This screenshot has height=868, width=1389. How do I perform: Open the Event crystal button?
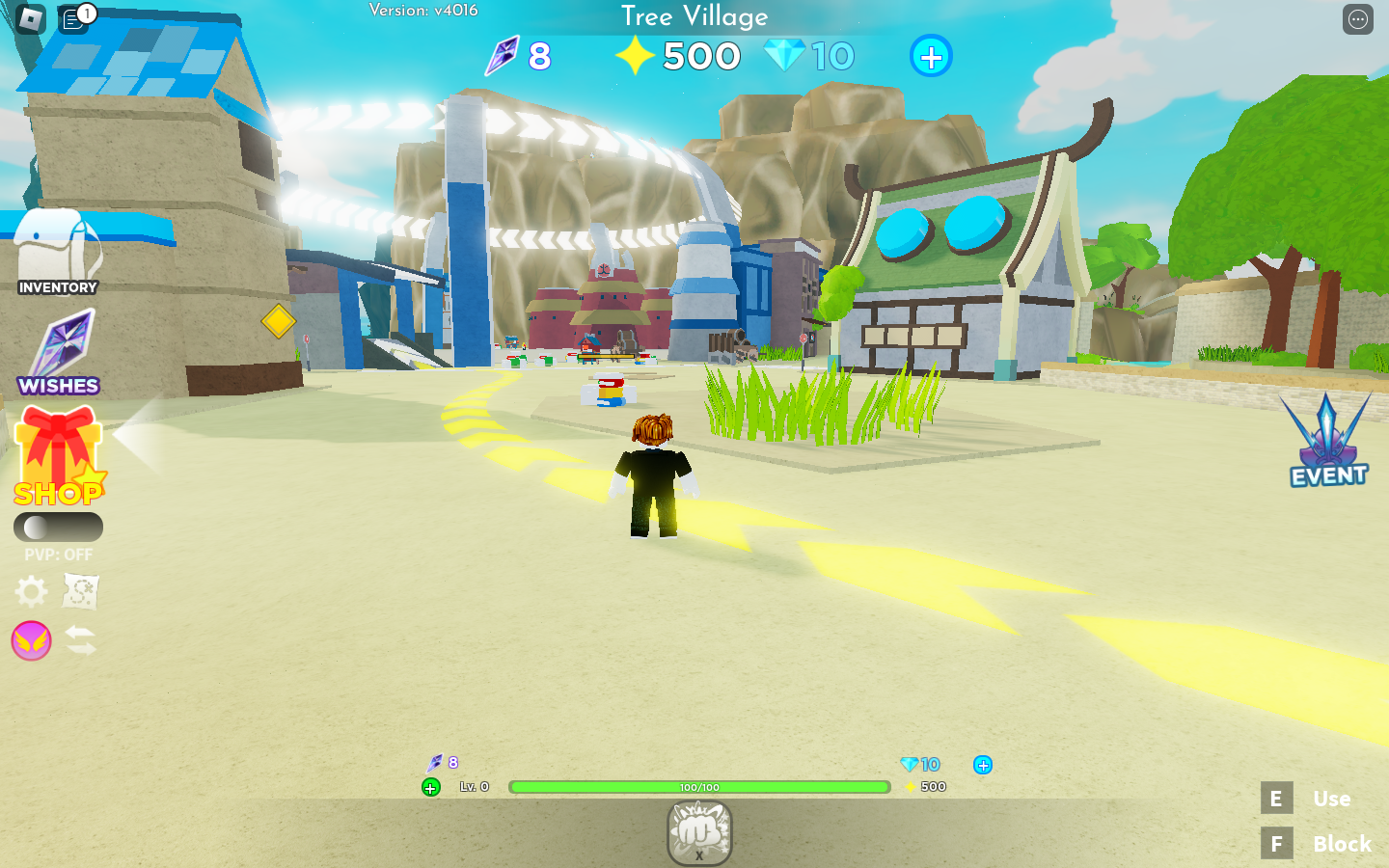pyautogui.click(x=1328, y=441)
